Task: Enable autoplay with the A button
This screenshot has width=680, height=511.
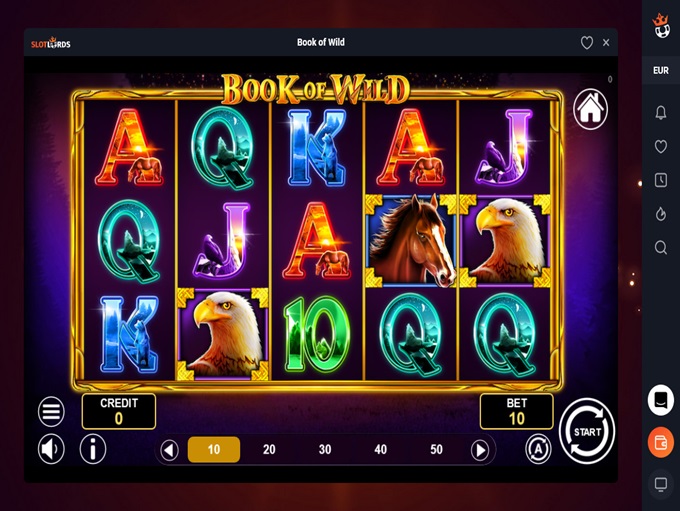Action: click(x=538, y=449)
